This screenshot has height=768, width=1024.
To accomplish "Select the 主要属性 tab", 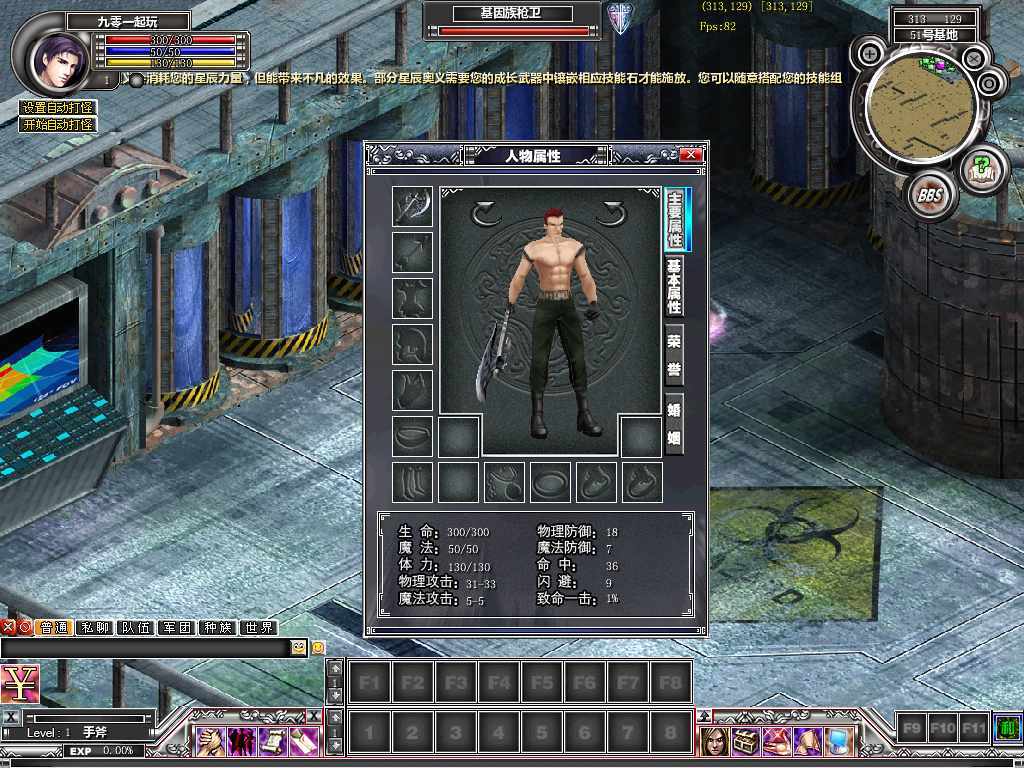I will click(x=676, y=219).
